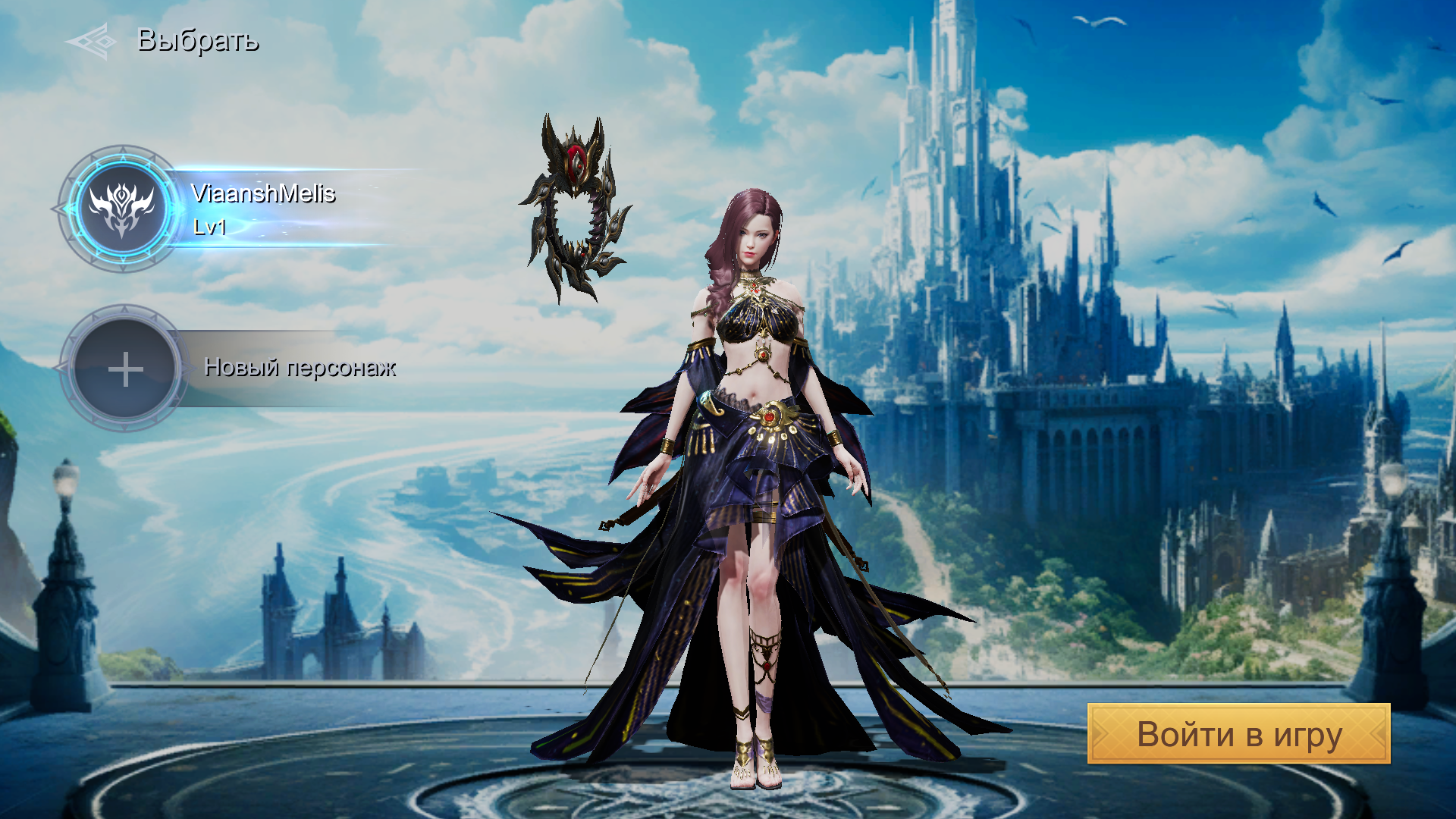
Task: Enter the game with Войти в игру
Action: point(1238,734)
